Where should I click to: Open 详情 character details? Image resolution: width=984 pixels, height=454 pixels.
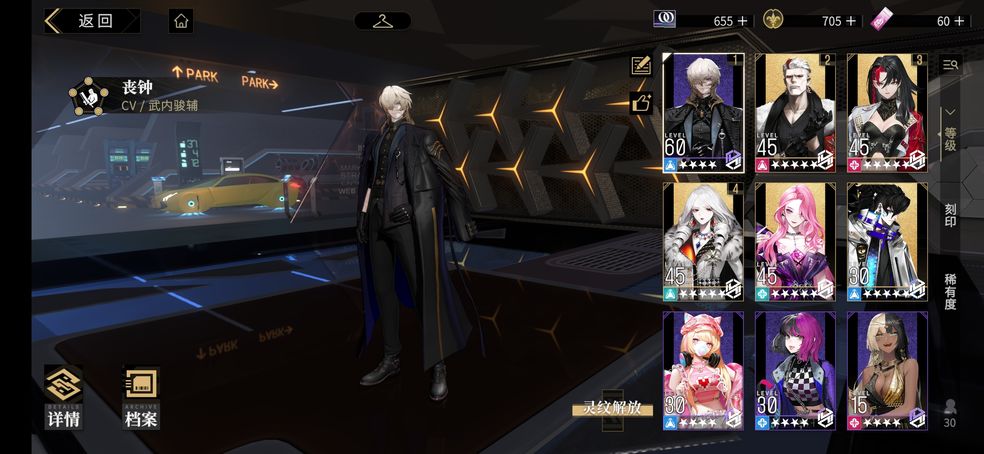click(63, 398)
